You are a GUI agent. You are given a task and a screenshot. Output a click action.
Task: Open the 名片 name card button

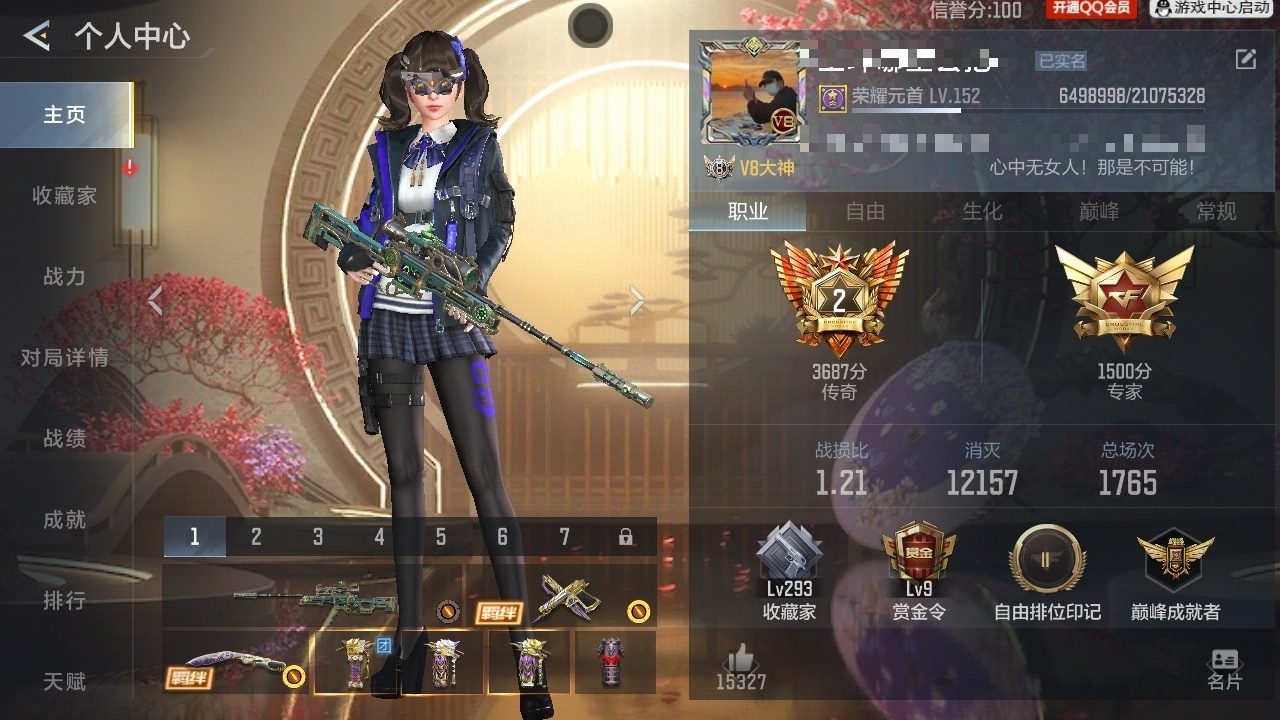(x=1224, y=668)
